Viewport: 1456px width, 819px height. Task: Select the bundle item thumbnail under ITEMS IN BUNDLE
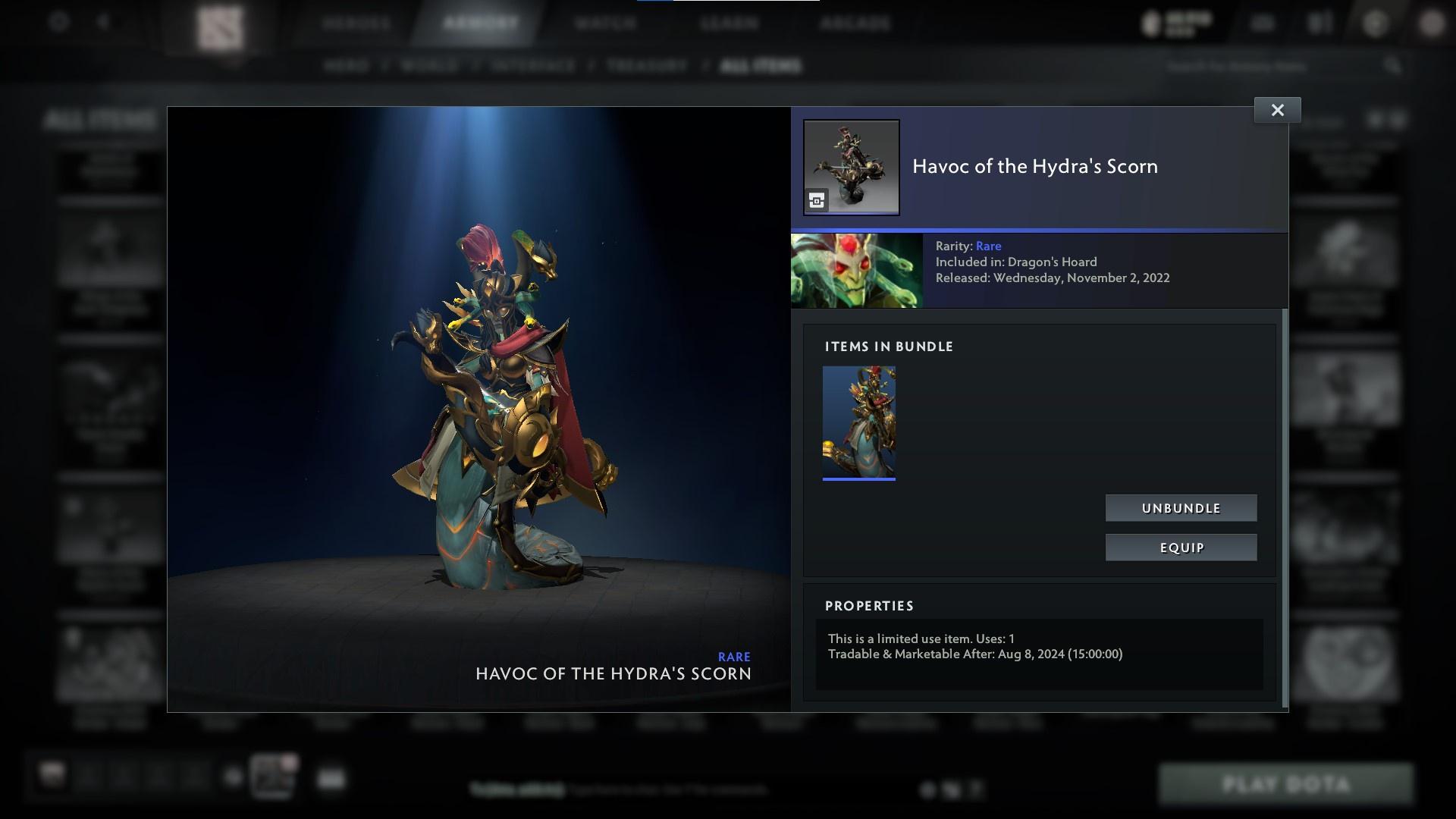pos(859,421)
